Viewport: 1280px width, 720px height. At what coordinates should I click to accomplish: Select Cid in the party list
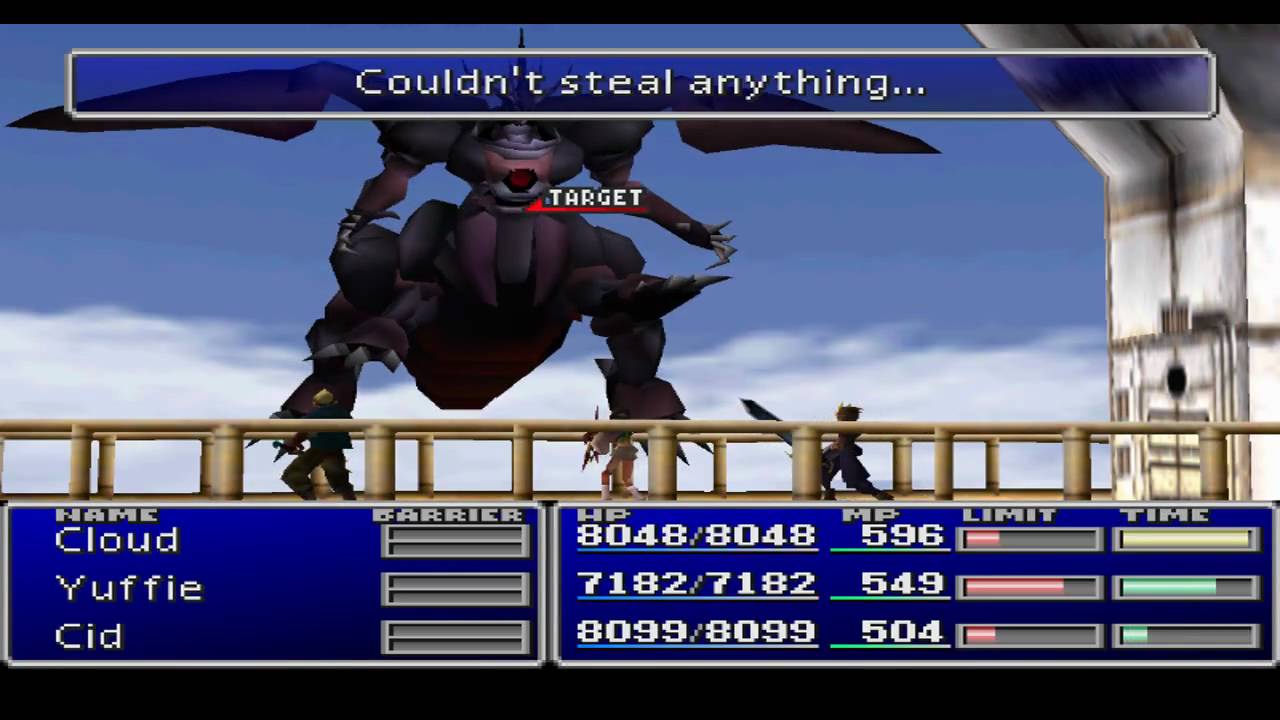89,636
